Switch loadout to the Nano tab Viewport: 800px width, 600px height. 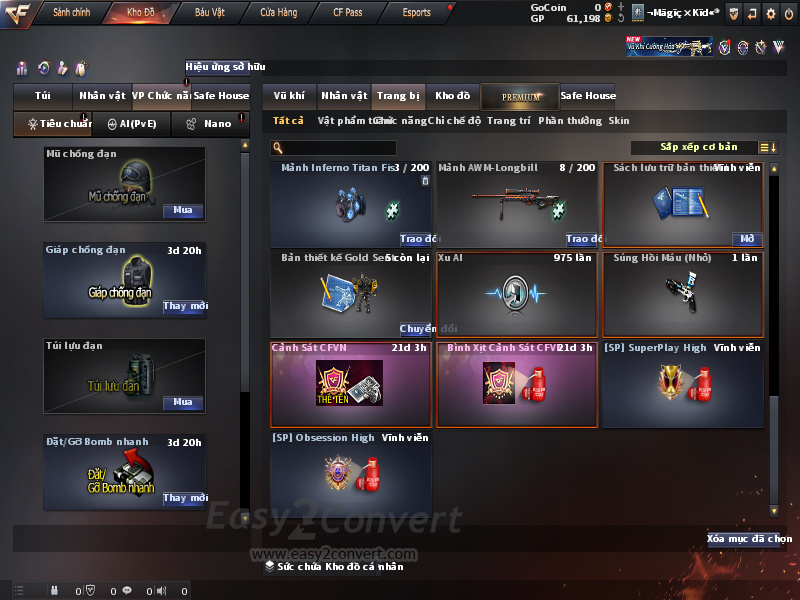click(209, 124)
